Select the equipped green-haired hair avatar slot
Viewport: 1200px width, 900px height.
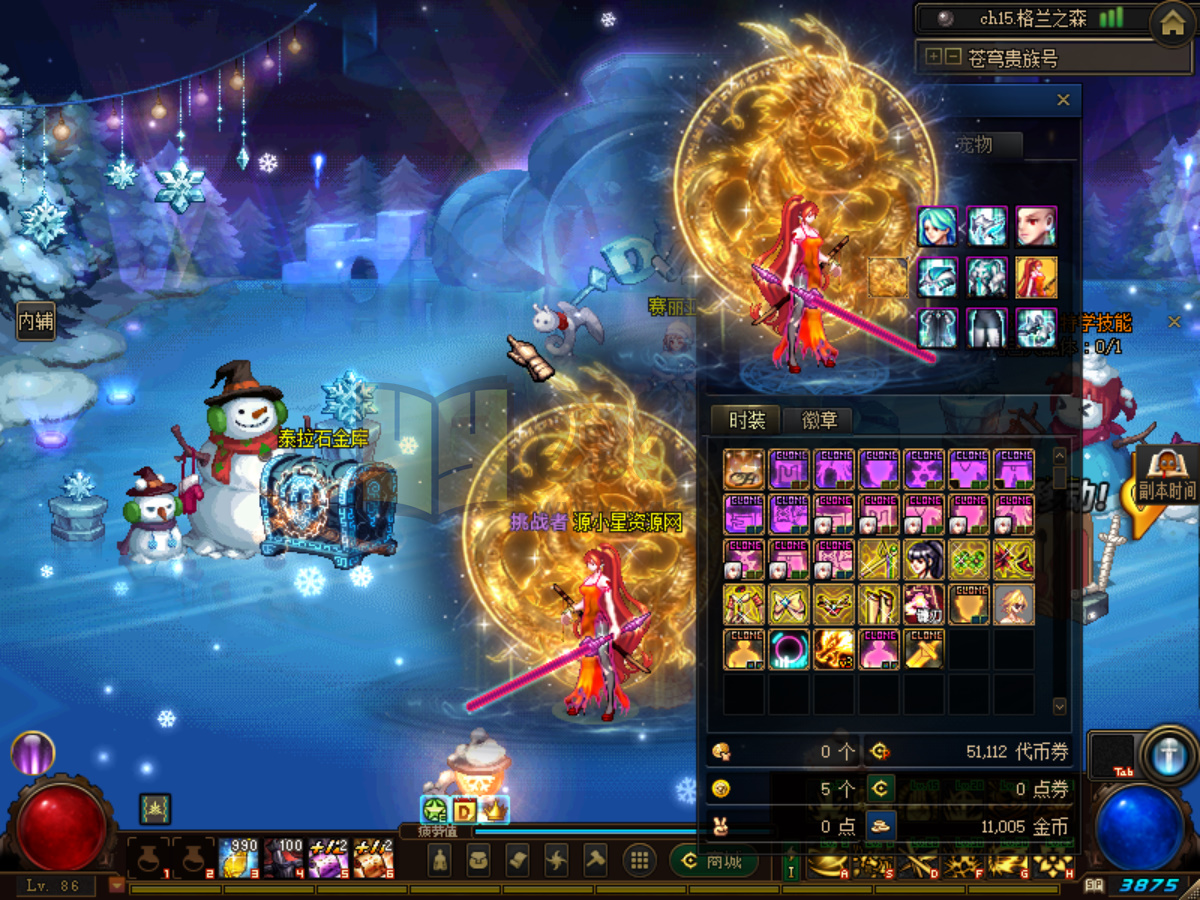pyautogui.click(x=937, y=227)
